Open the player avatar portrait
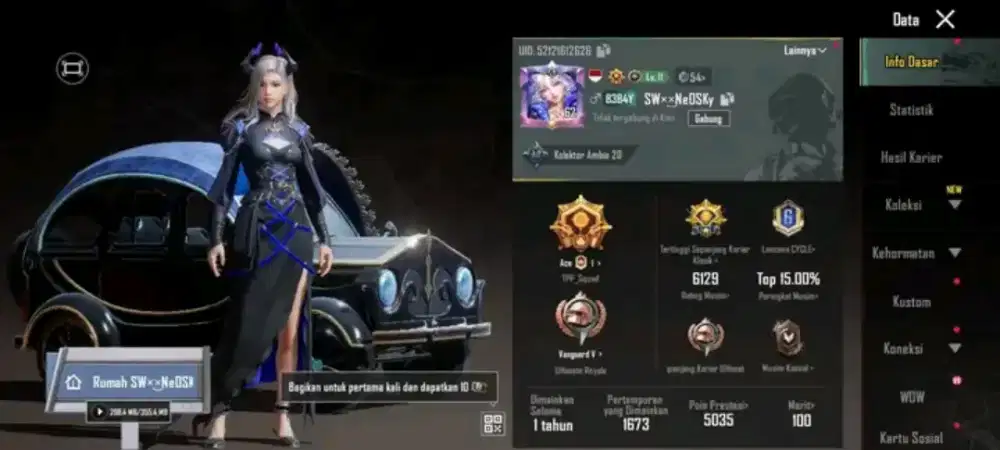Screen dimensions: 1000x450 (x=551, y=96)
